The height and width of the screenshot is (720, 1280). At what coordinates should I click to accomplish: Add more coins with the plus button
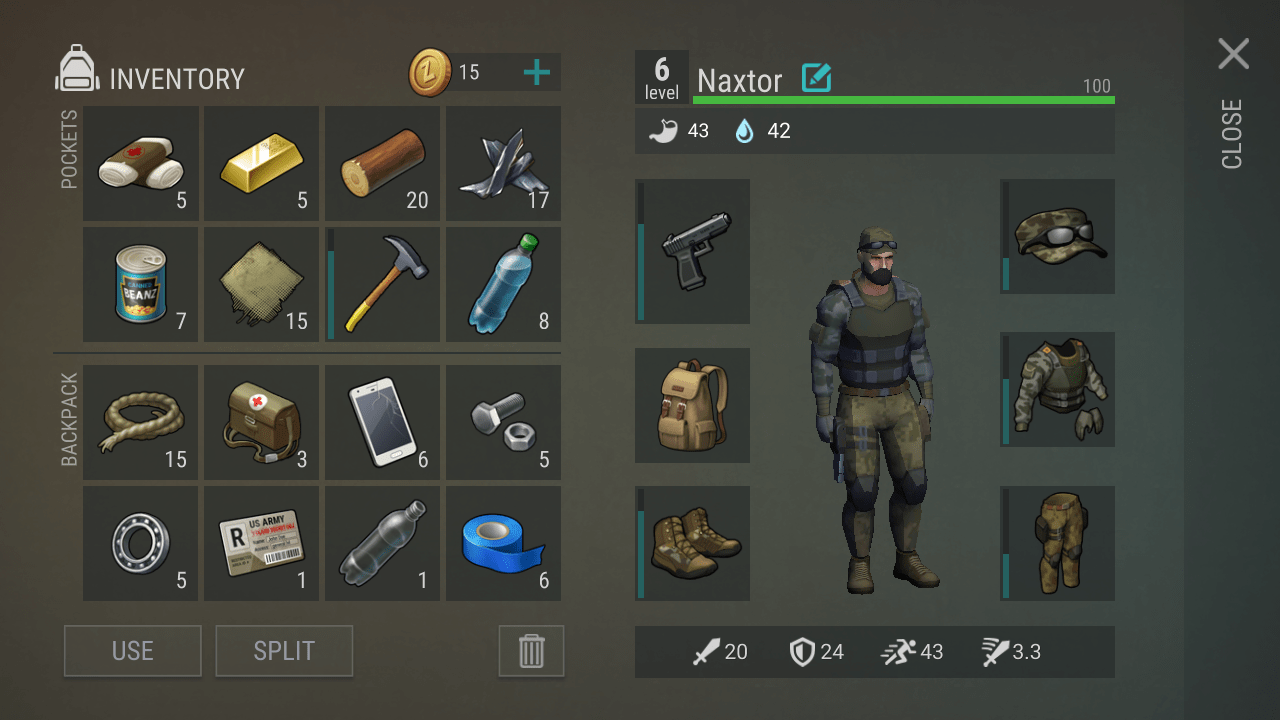click(537, 72)
